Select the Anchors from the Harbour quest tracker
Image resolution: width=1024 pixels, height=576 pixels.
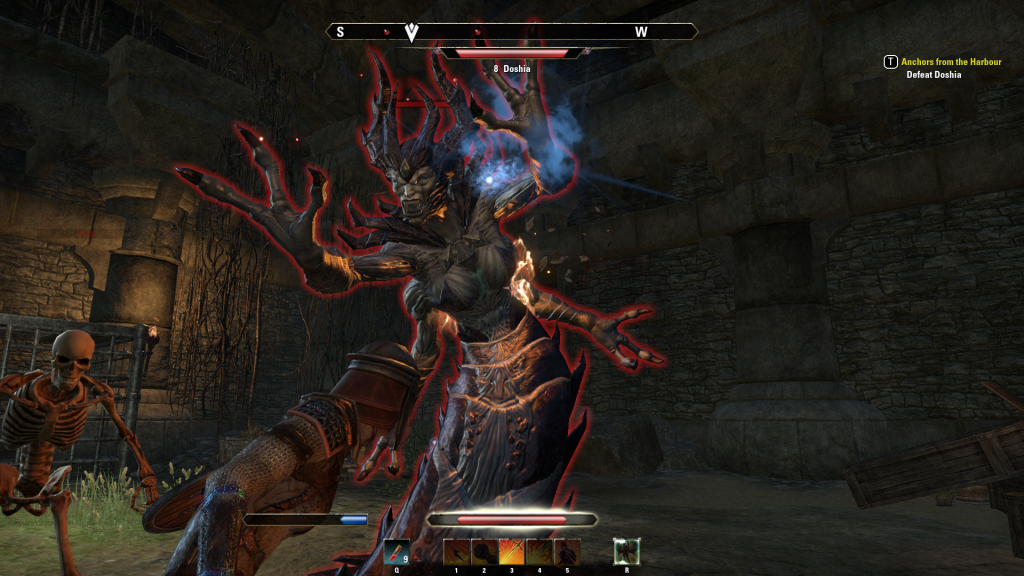950,62
